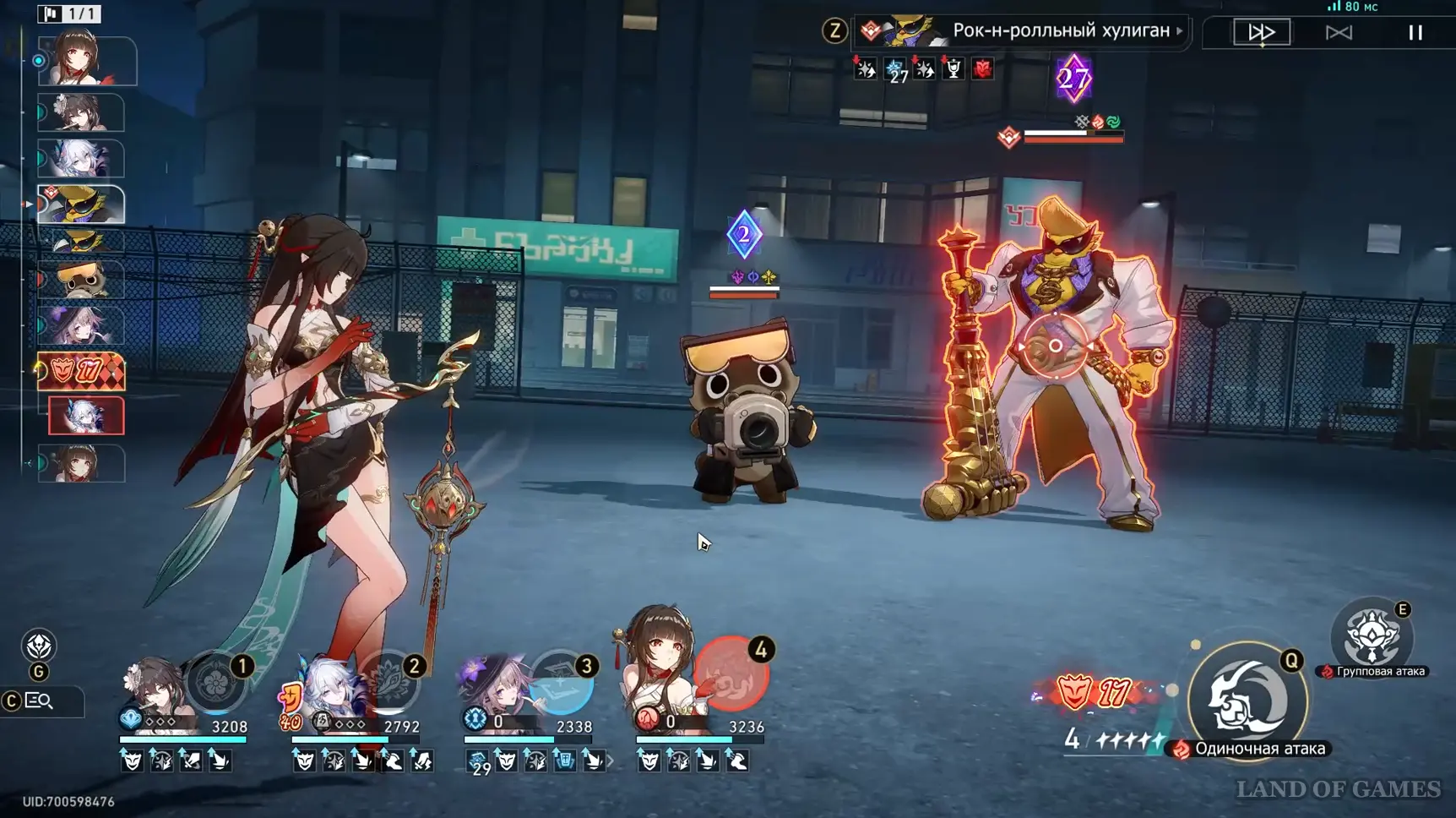Activate the glowing red ultimate of member 4

point(732,674)
